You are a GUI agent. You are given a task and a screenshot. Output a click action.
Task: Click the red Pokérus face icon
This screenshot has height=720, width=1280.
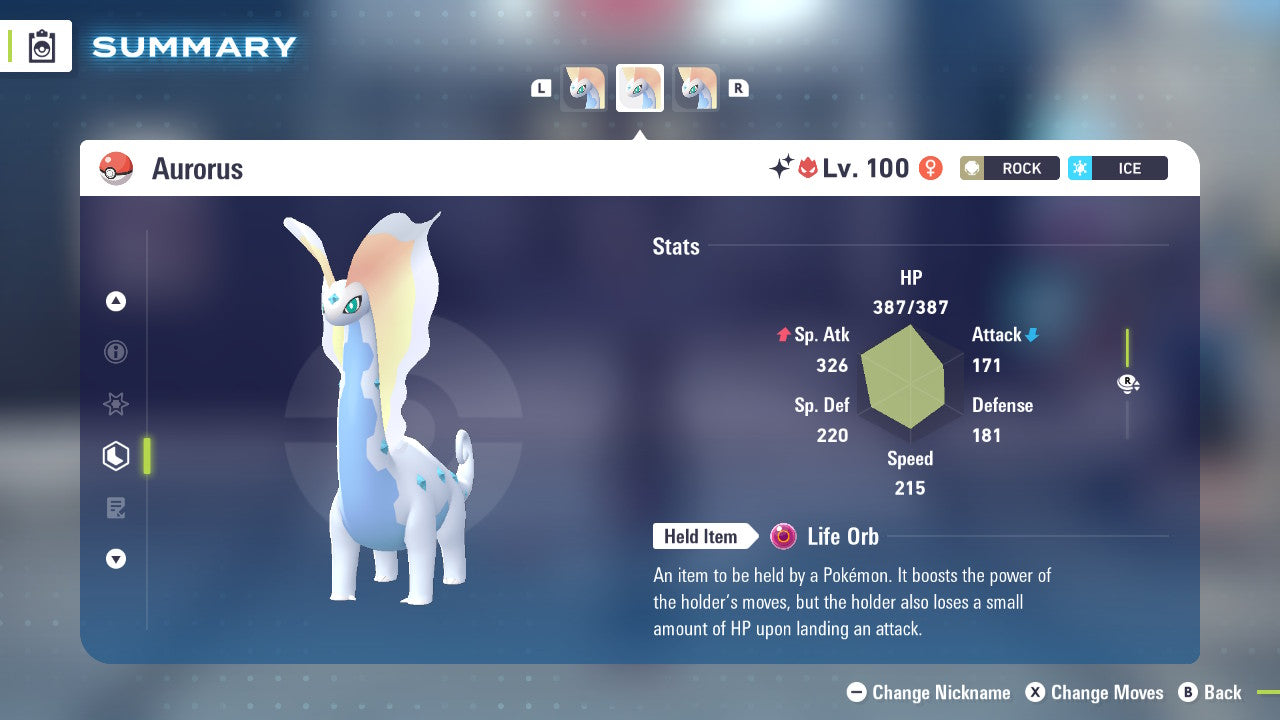click(810, 167)
